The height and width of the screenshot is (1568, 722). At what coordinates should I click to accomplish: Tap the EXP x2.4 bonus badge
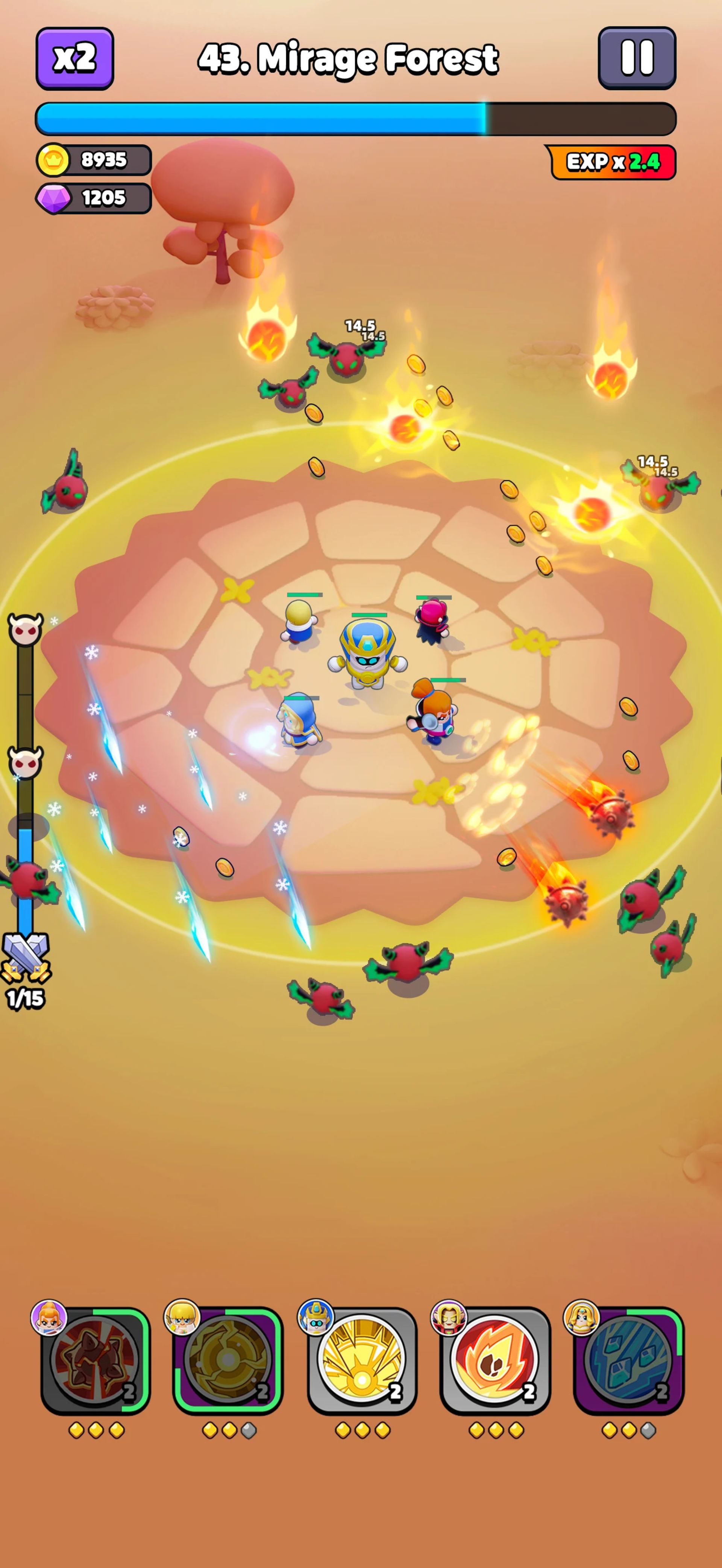[613, 162]
